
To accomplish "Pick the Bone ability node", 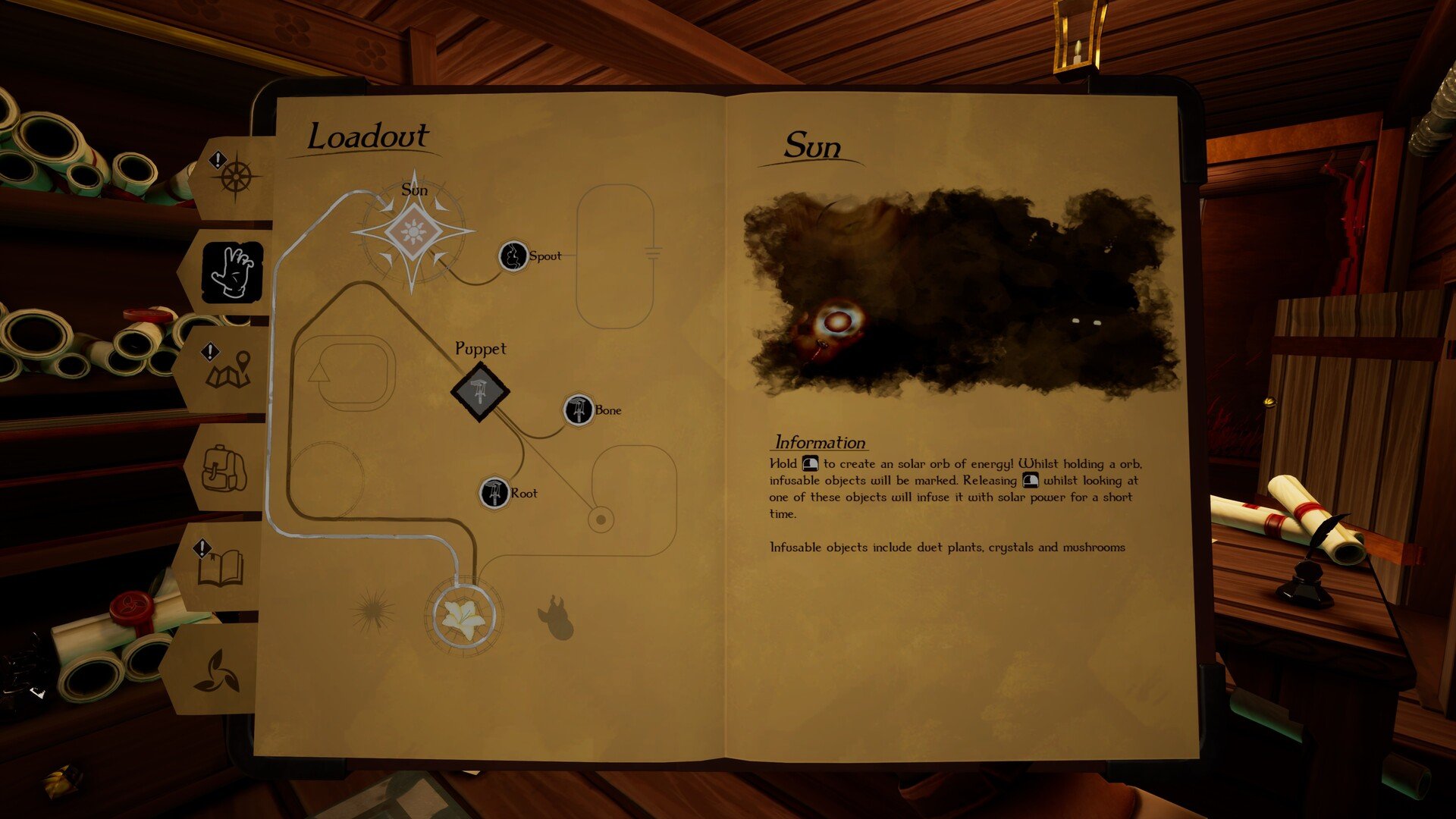I will tap(579, 410).
